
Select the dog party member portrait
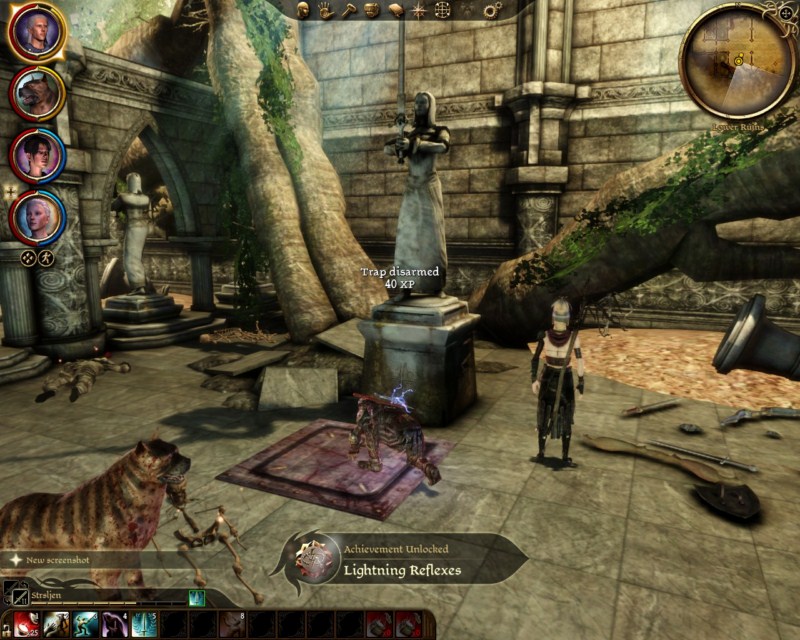[x=37, y=93]
